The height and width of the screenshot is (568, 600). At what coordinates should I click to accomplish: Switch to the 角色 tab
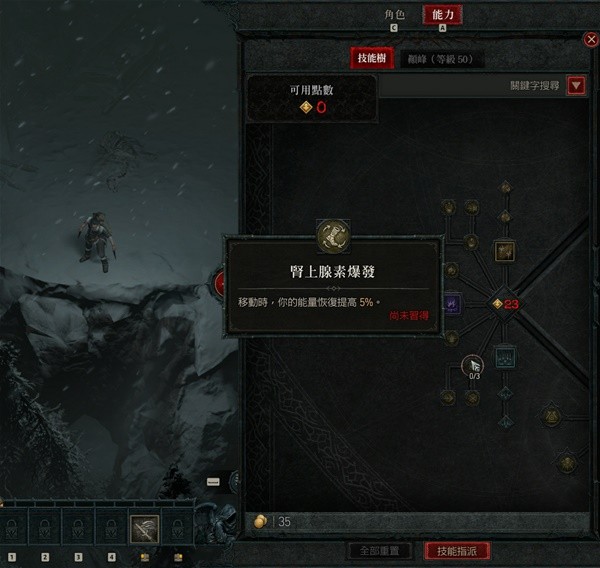[x=394, y=15]
